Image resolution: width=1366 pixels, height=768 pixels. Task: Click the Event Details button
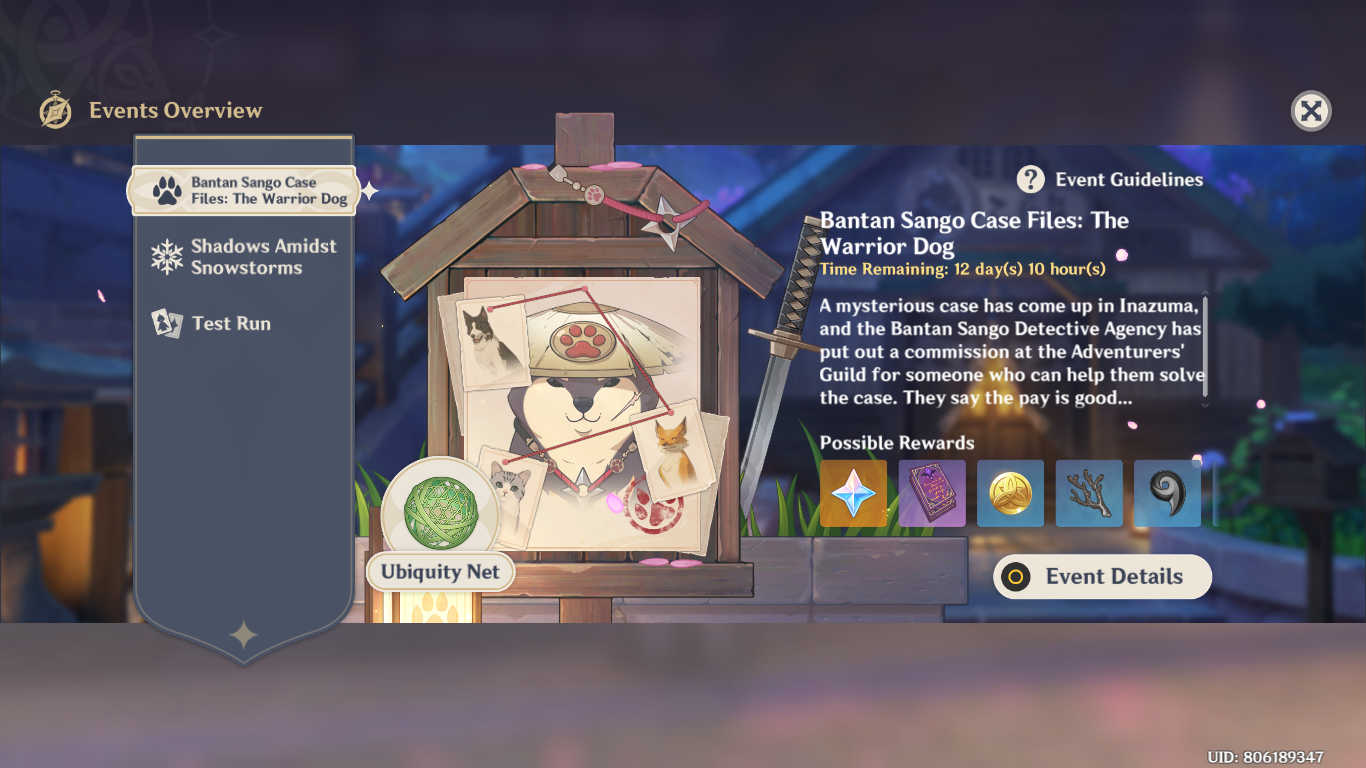[1102, 577]
